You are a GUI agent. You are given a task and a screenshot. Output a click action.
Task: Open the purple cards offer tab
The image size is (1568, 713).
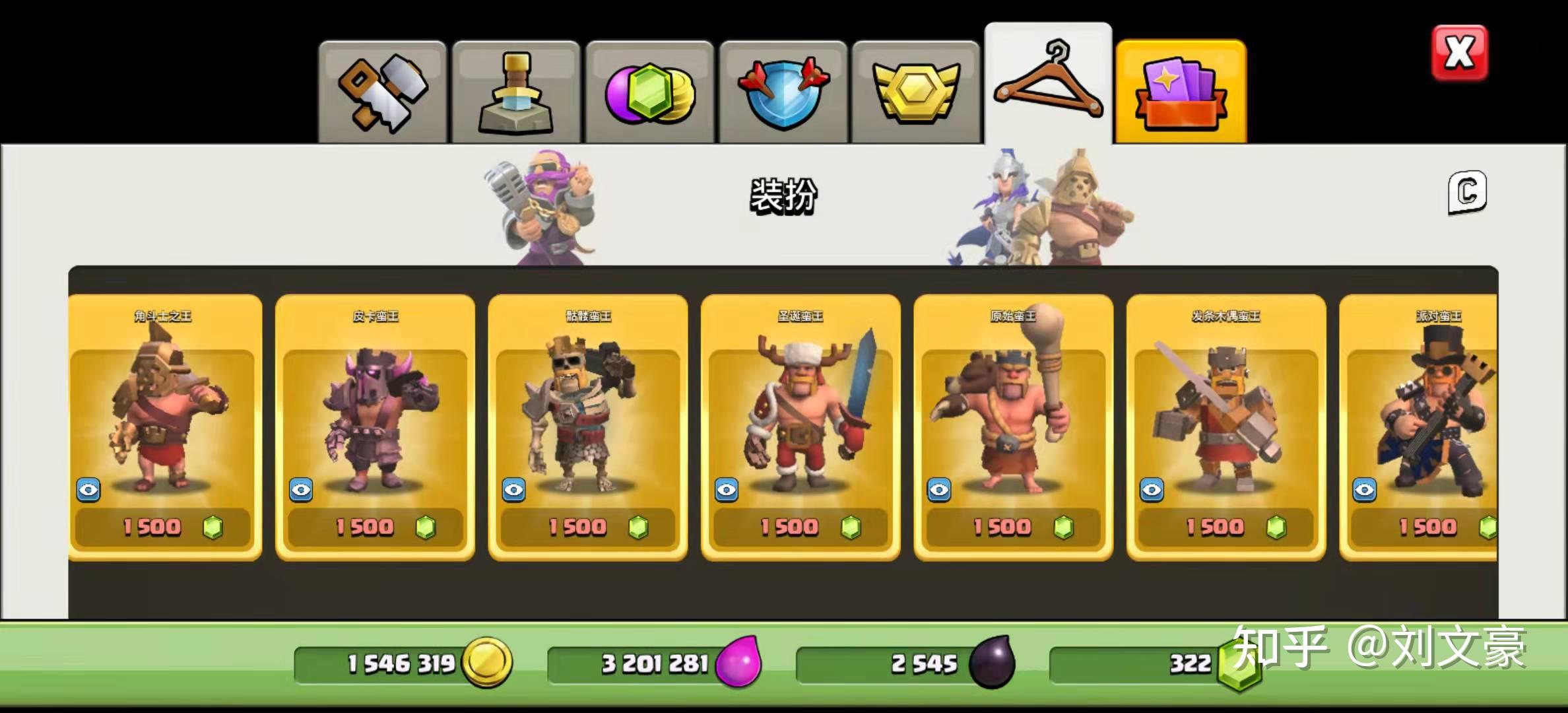(x=1181, y=92)
